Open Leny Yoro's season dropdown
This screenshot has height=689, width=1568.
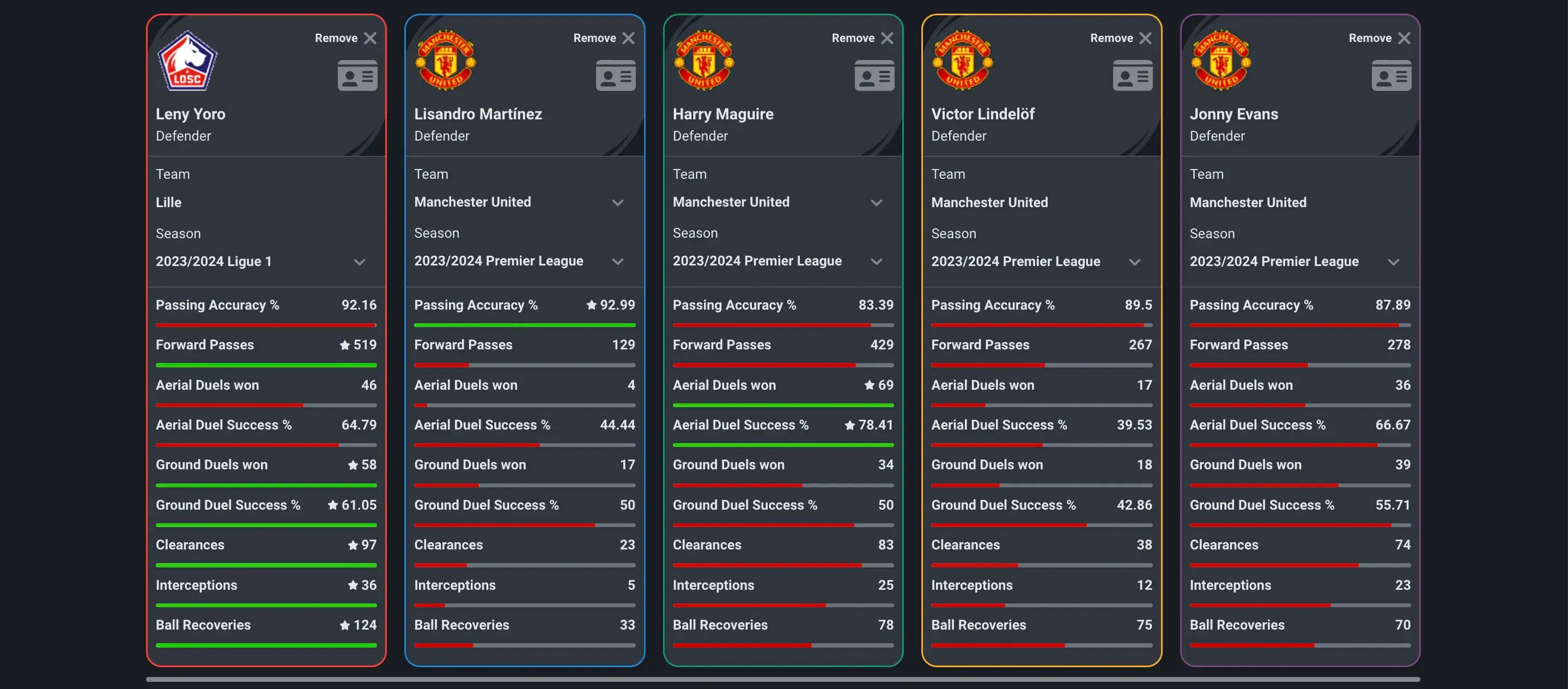point(359,261)
